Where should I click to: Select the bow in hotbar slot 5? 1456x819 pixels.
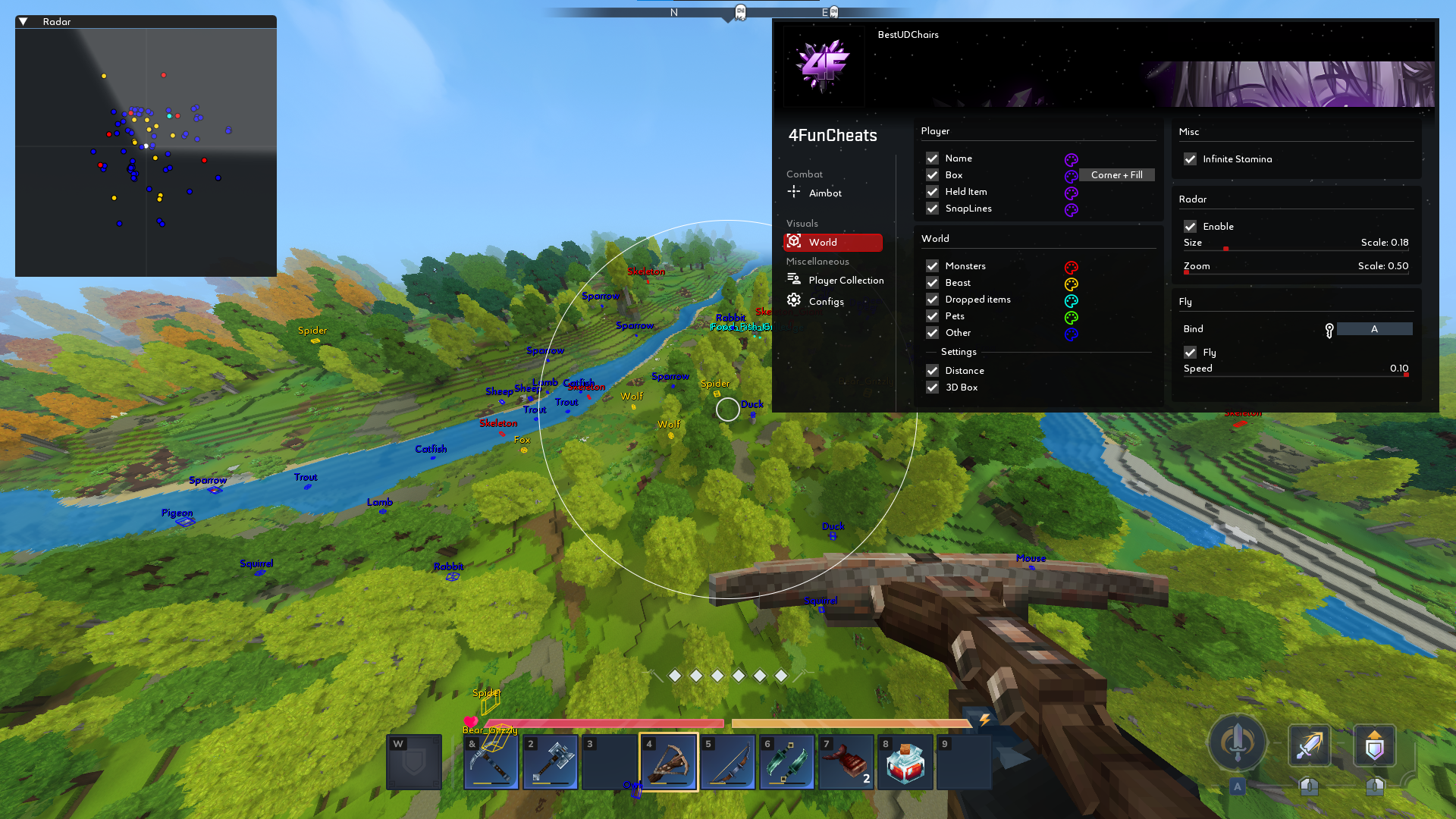727,761
